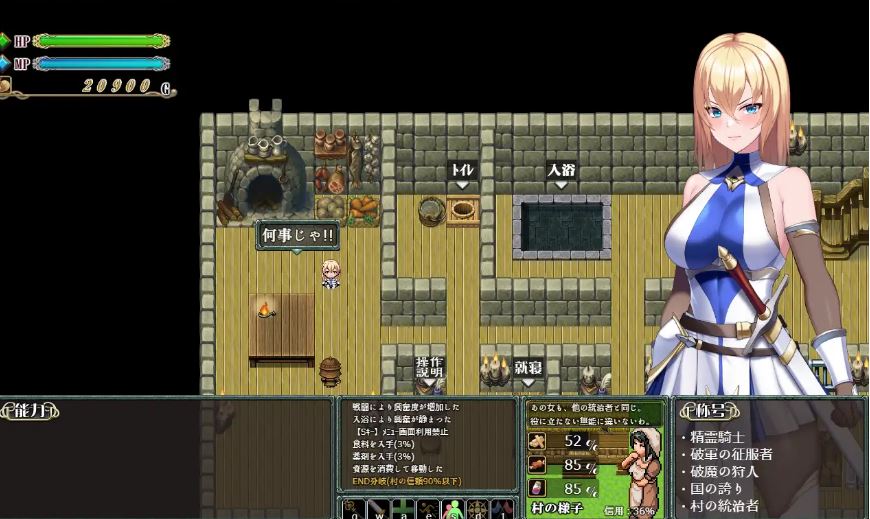Click the green cross hotbar icon
This screenshot has width=870, height=519.
404,509
